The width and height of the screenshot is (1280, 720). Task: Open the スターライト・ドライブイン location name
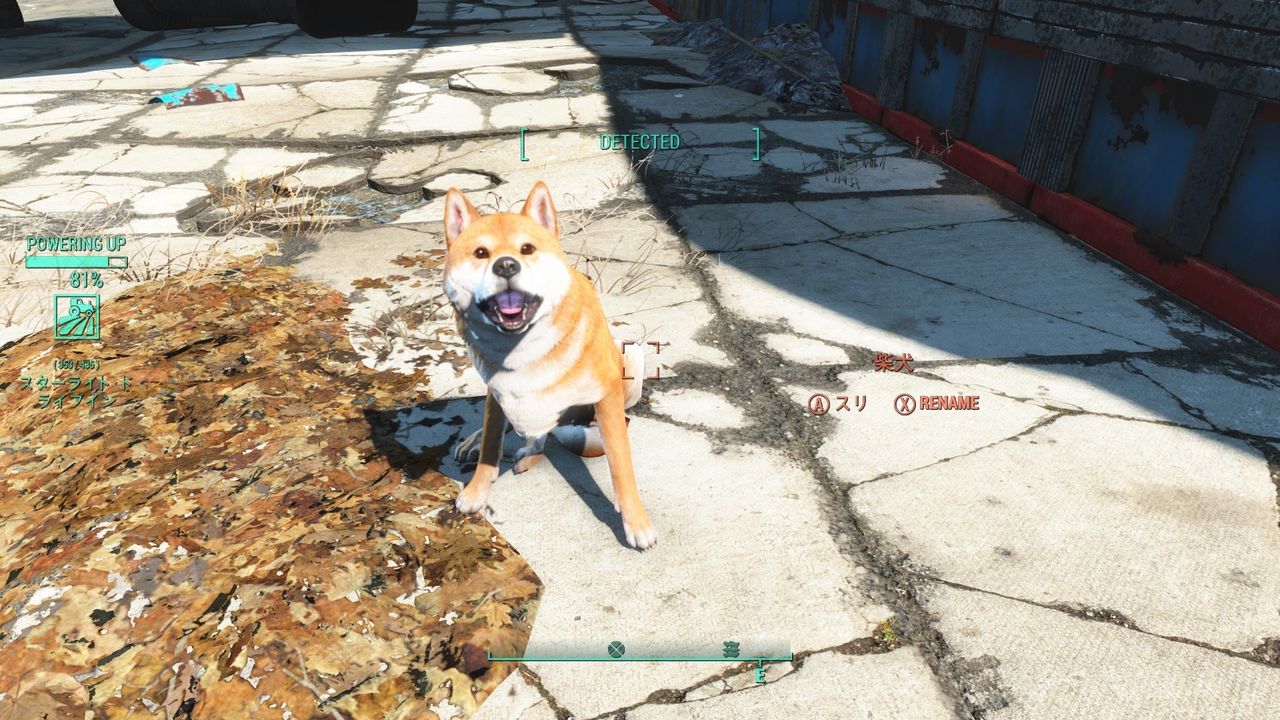73,388
